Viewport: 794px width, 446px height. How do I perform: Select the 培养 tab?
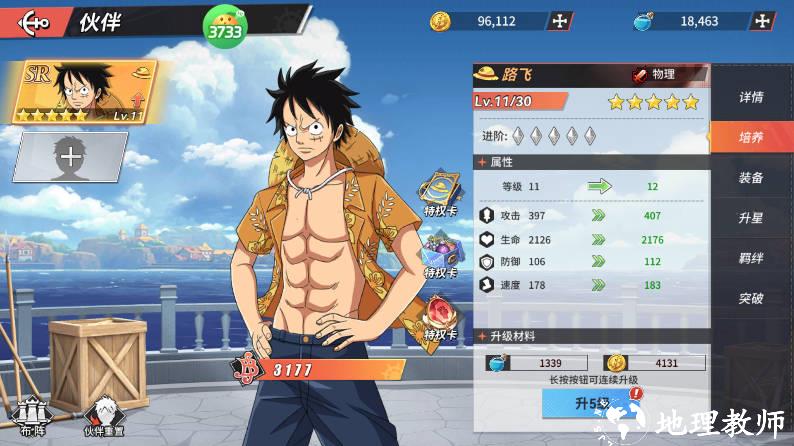click(x=751, y=138)
